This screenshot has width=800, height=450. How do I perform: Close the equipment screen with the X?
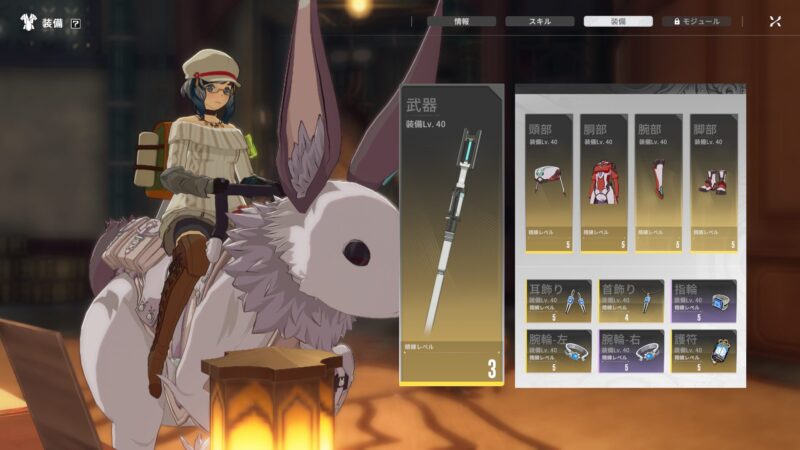point(775,21)
